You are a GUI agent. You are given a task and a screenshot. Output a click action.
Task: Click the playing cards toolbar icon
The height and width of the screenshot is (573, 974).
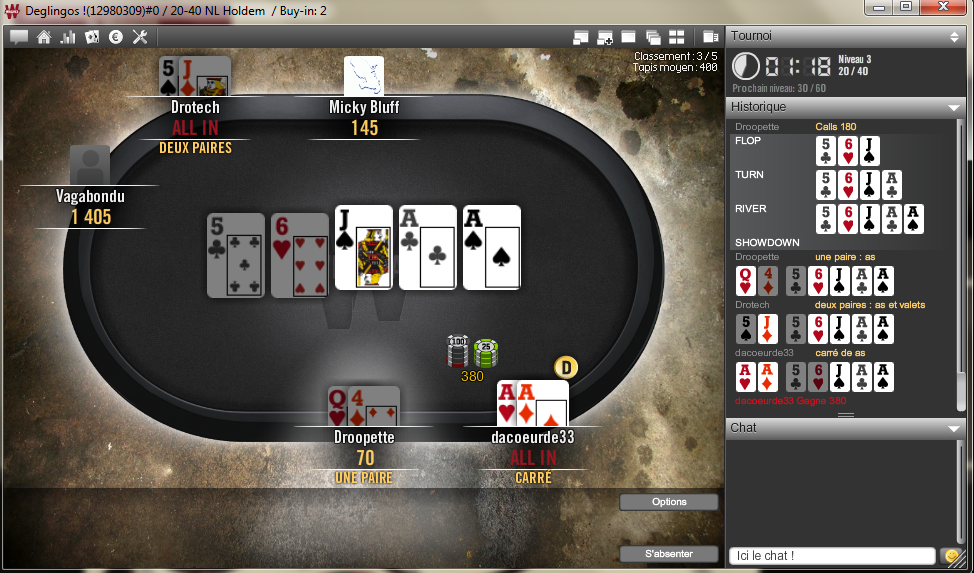tap(92, 37)
